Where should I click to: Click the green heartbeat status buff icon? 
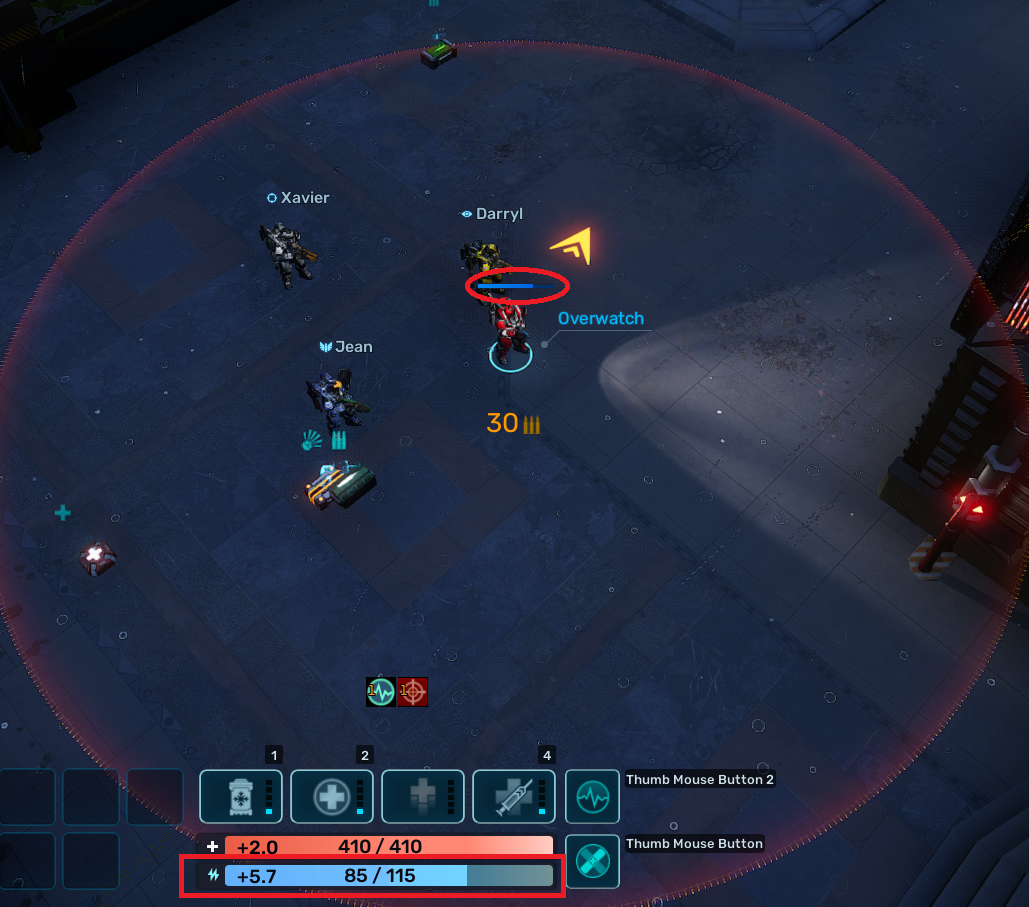click(381, 691)
